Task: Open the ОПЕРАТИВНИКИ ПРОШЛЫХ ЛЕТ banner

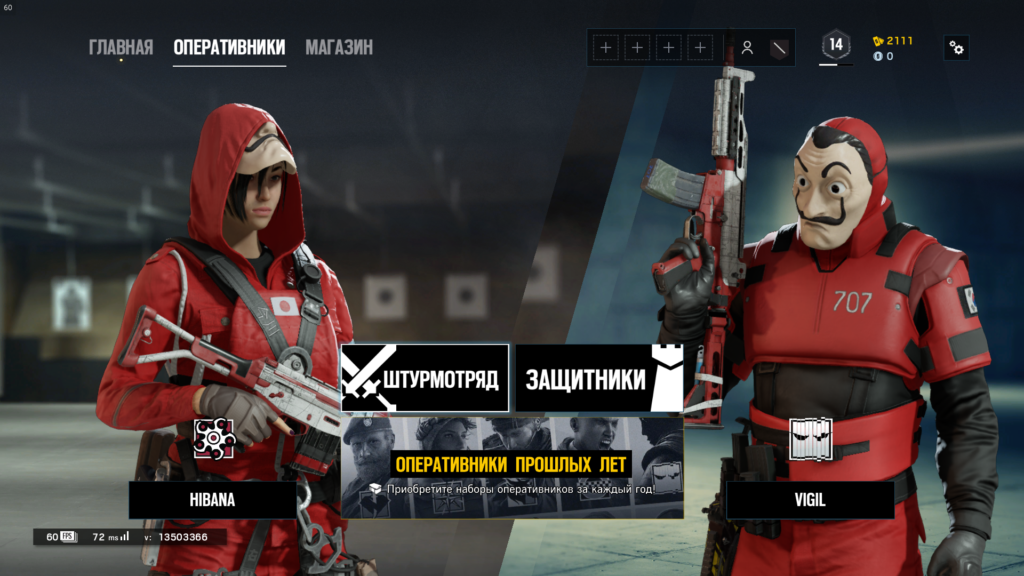Action: pyautogui.click(x=512, y=467)
